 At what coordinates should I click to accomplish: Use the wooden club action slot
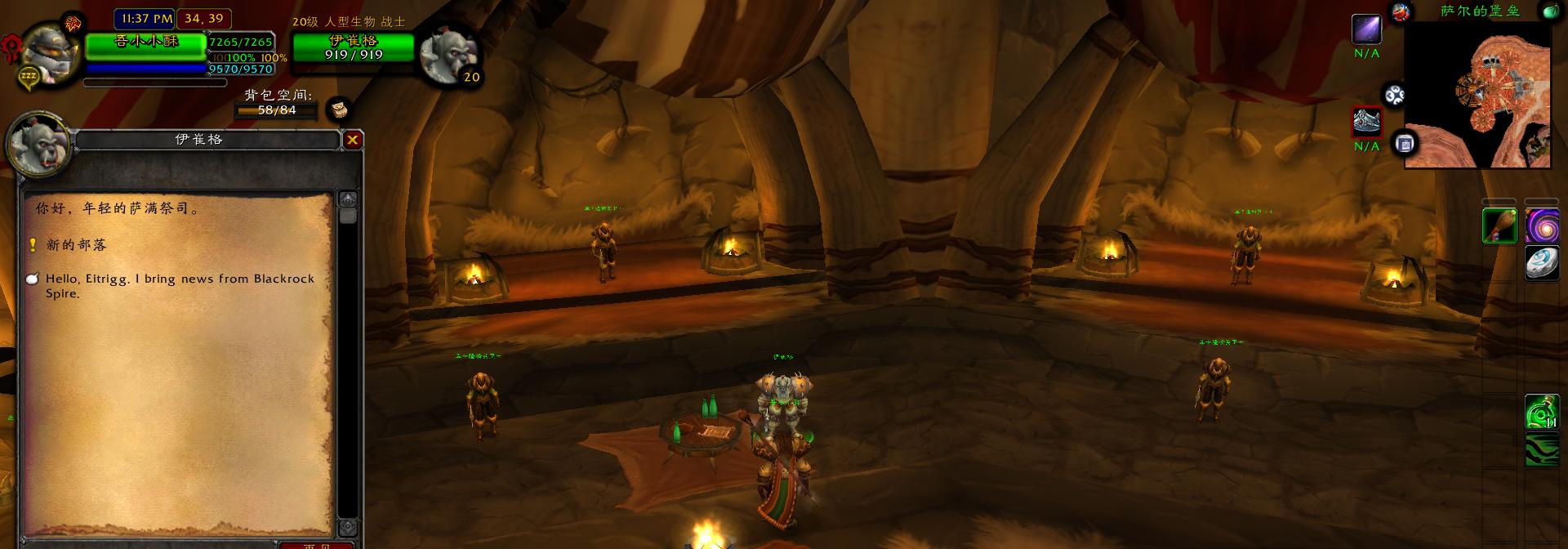pos(1499,225)
